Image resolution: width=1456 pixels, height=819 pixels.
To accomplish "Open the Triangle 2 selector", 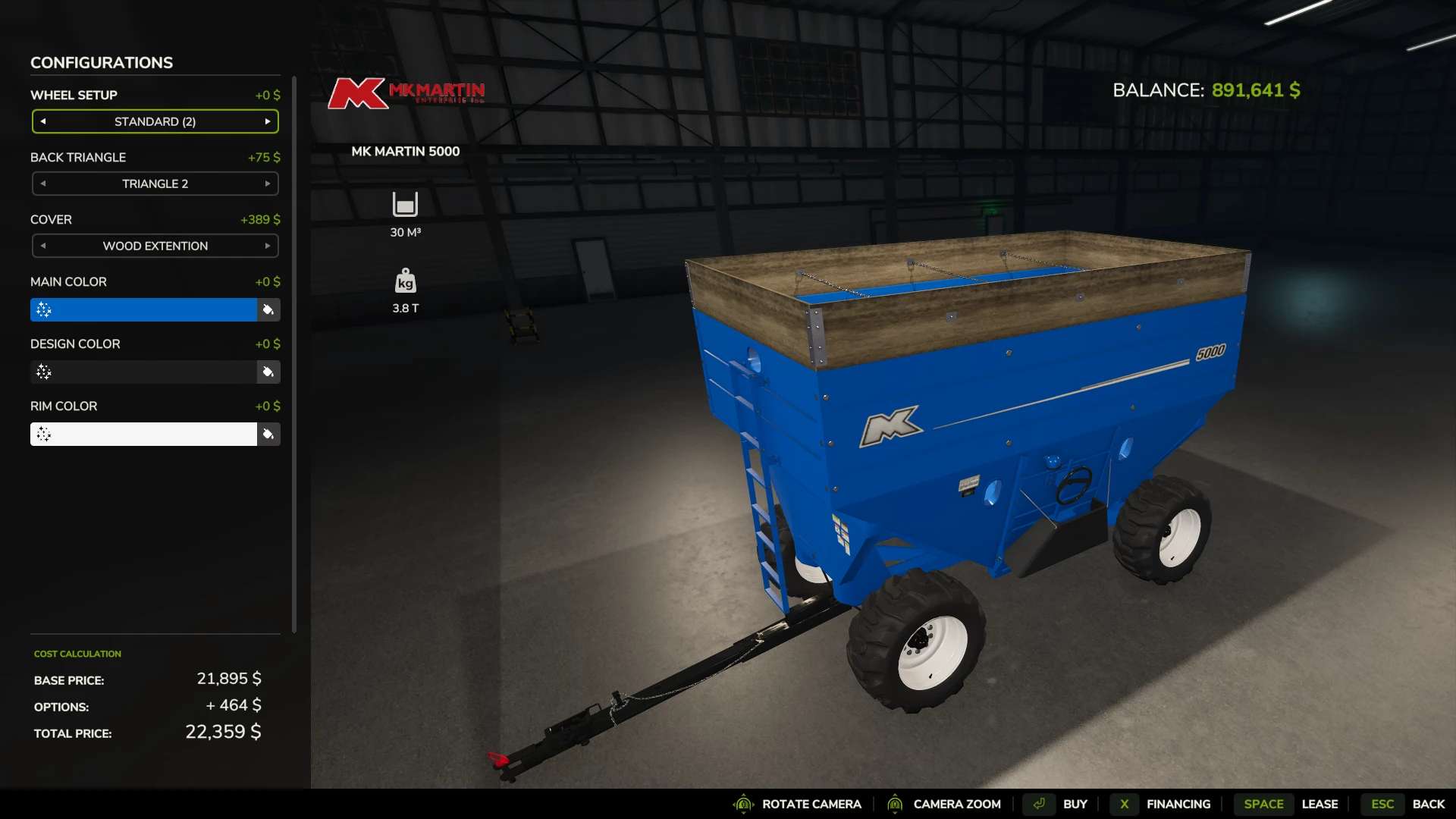I will point(154,184).
